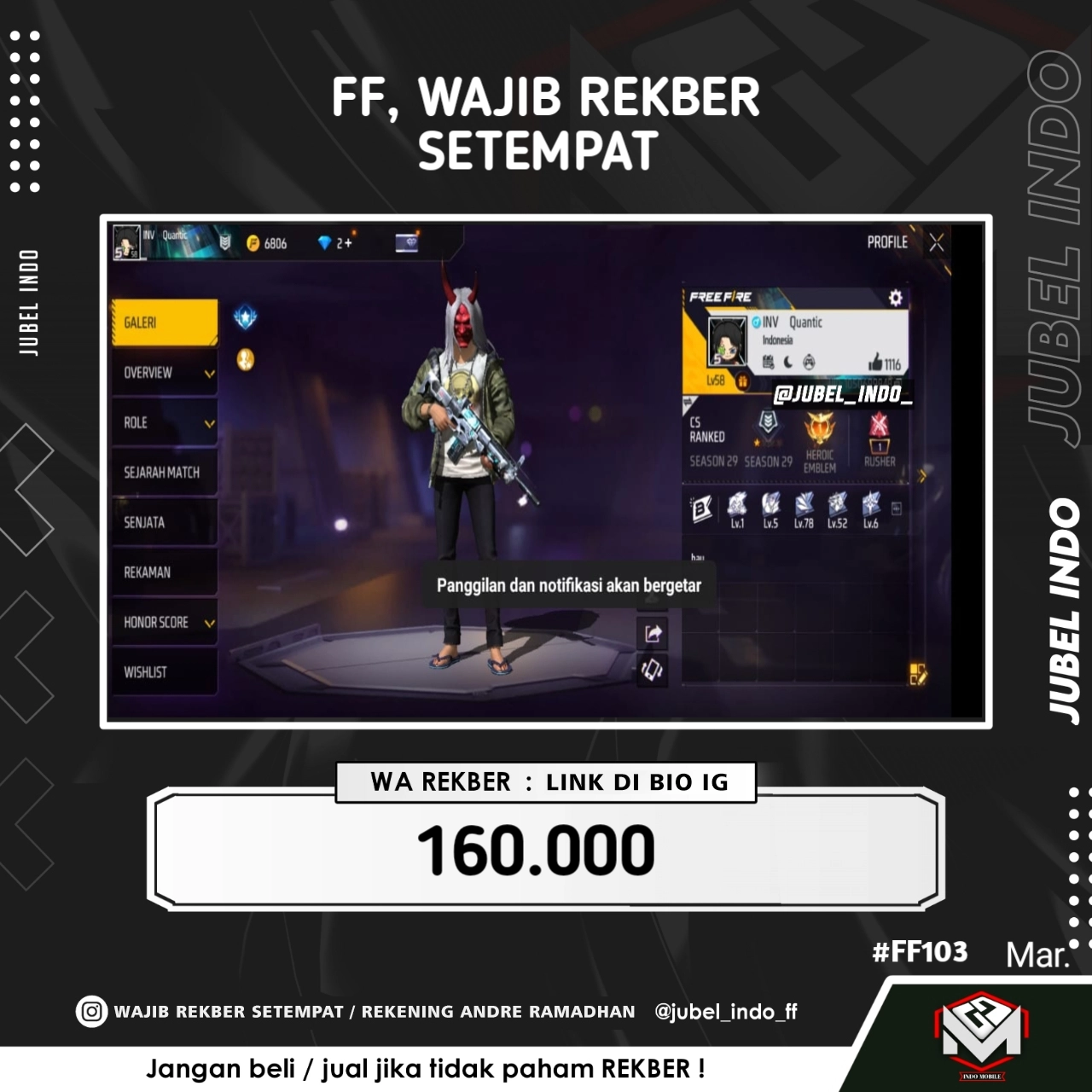Open the profile settings gear
The width and height of the screenshot is (1092, 1092).
pyautogui.click(x=895, y=298)
